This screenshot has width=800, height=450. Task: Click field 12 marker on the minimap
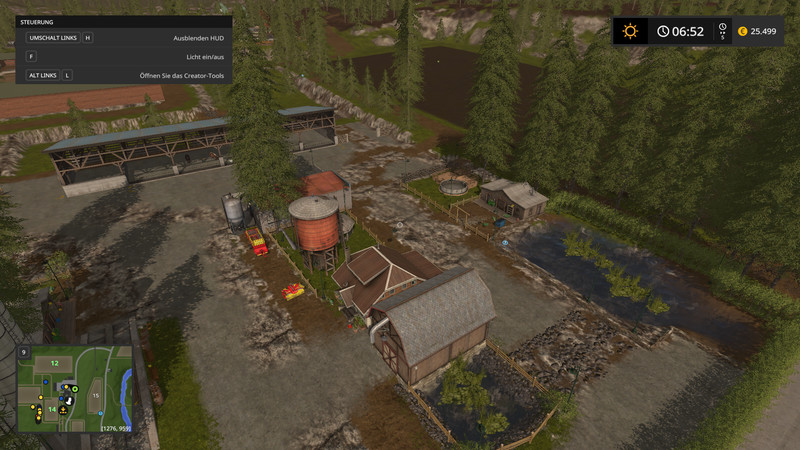[x=54, y=362]
